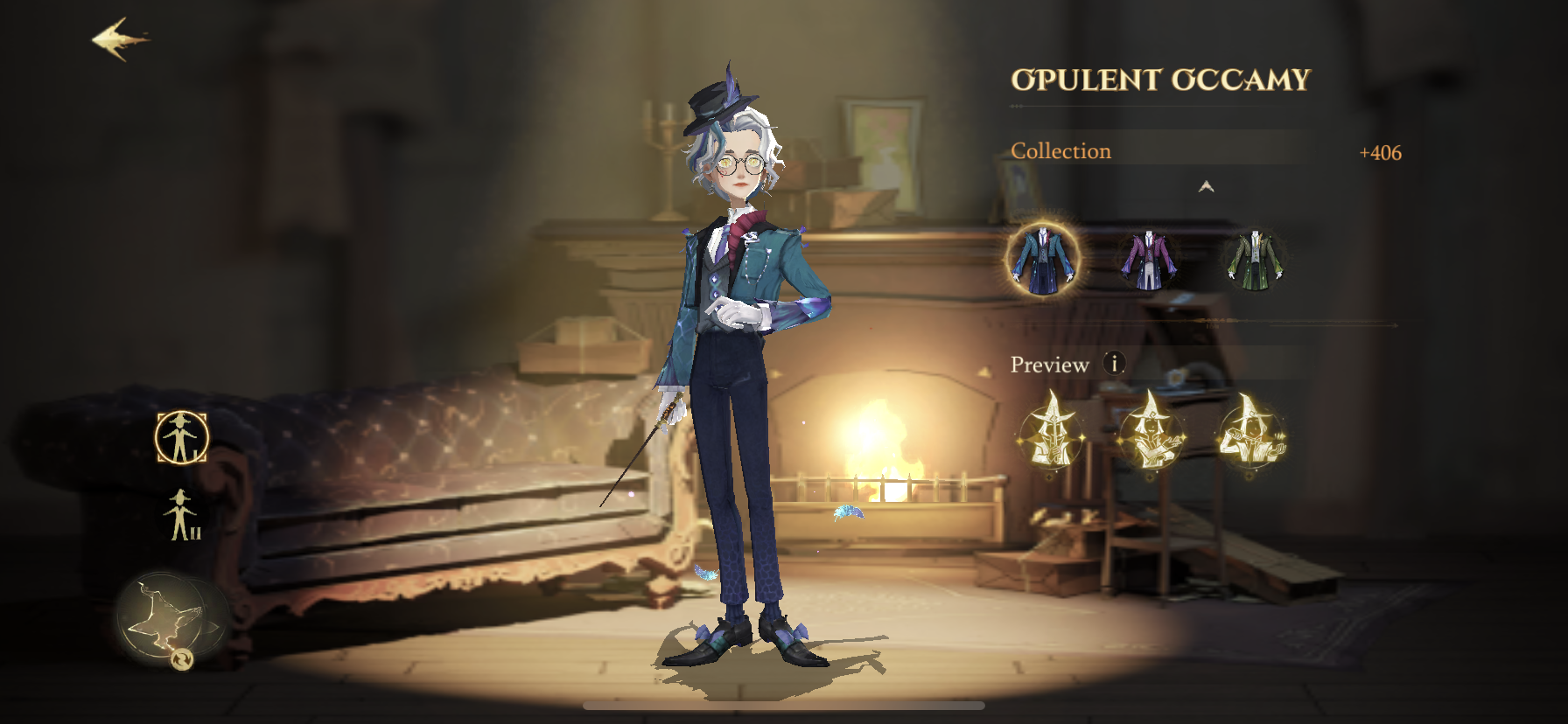The height and width of the screenshot is (724, 1568).
Task: Open the Preview info icon
Action: (x=1114, y=363)
